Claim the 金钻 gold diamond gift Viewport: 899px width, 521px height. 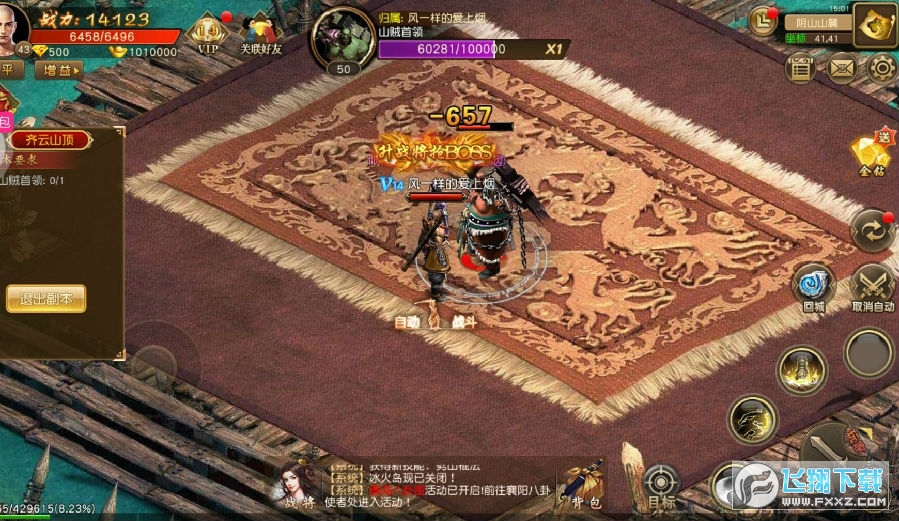(868, 156)
